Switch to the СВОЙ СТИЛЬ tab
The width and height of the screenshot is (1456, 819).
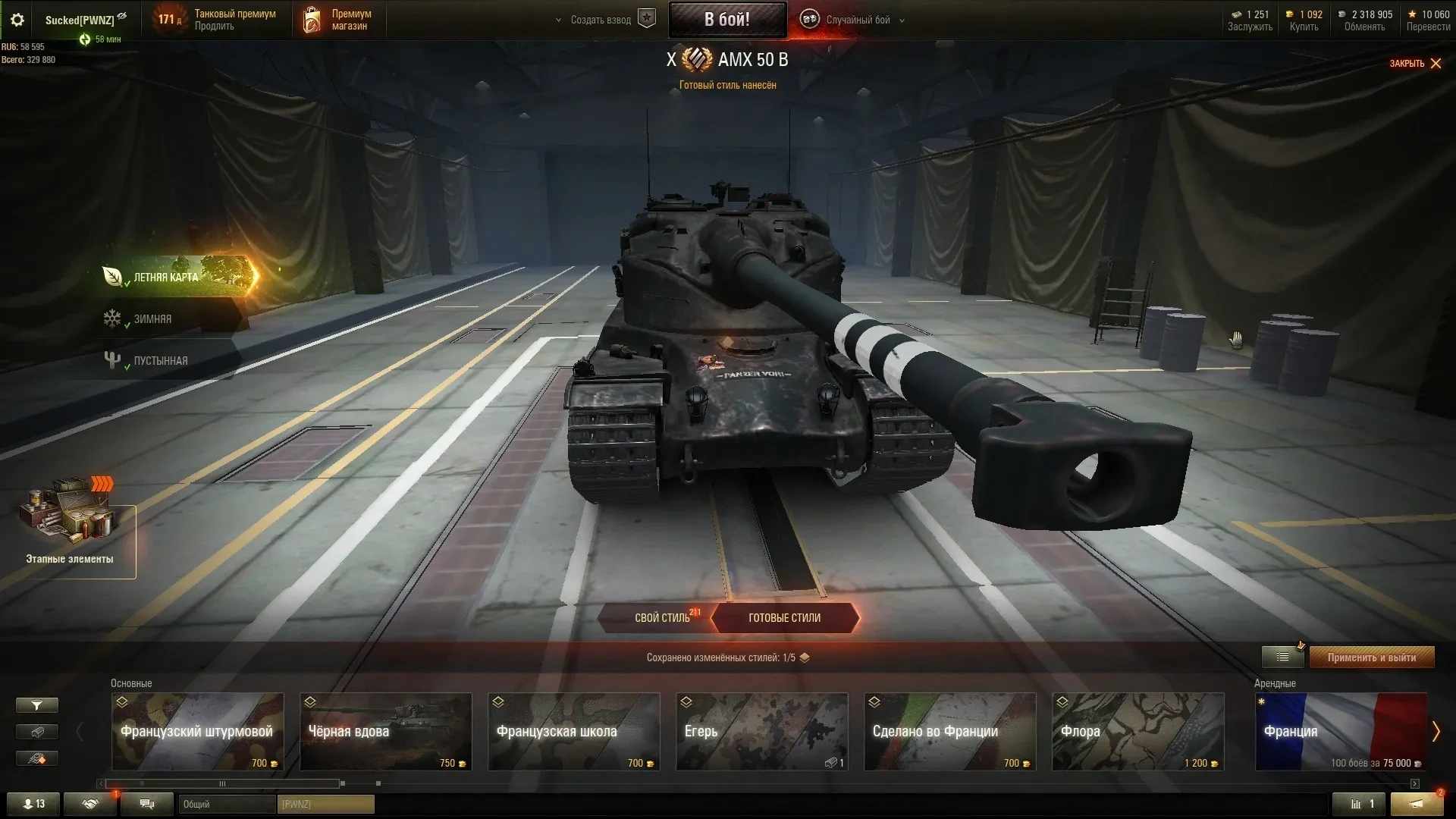point(662,618)
